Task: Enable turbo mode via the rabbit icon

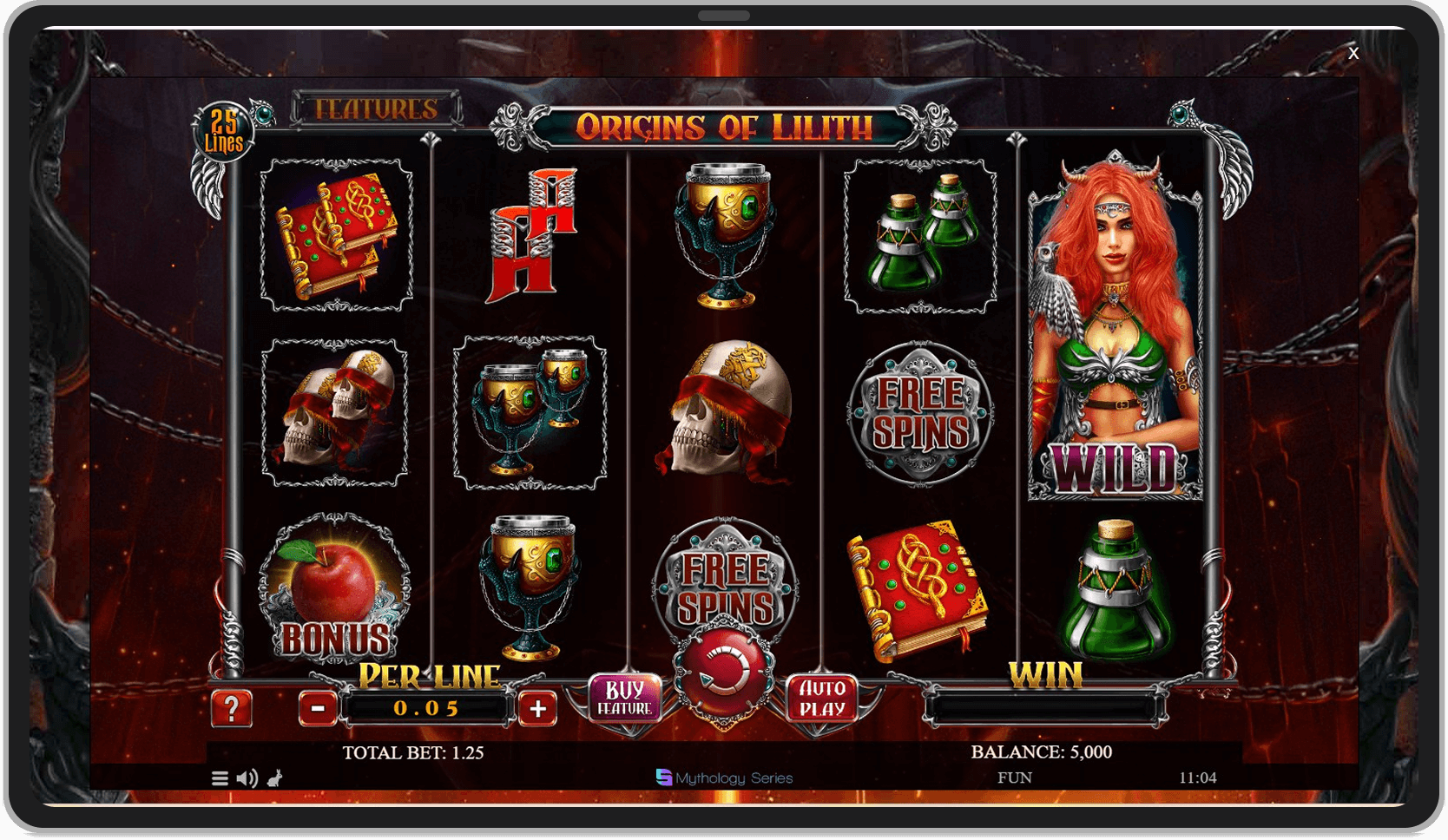Action: tap(273, 780)
